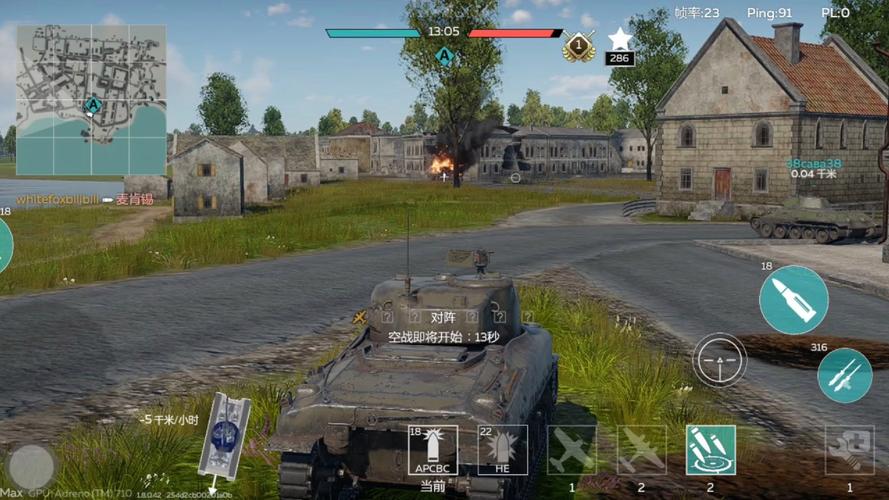Fire the main cannon shell button
The width and height of the screenshot is (889, 500).
[793, 300]
